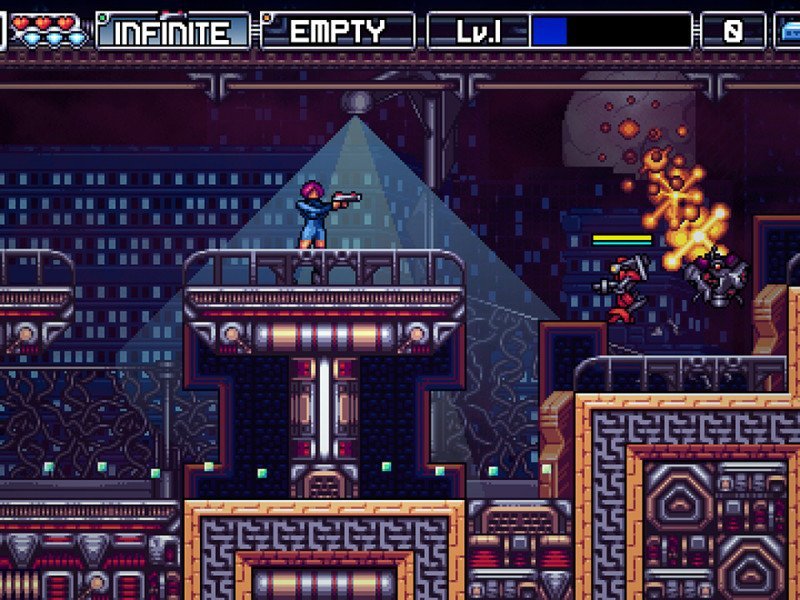Select the EMPTY secondary weapon slot
This screenshot has width=800, height=600.
[338, 31]
